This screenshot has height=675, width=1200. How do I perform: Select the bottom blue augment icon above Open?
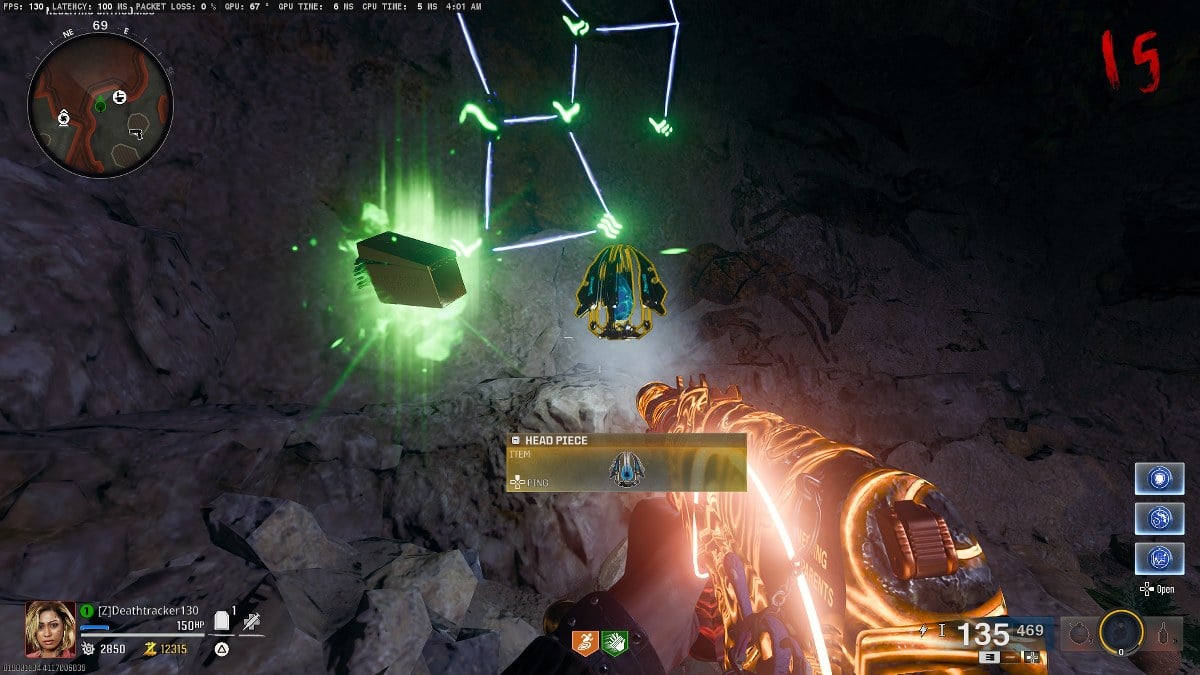1159,557
